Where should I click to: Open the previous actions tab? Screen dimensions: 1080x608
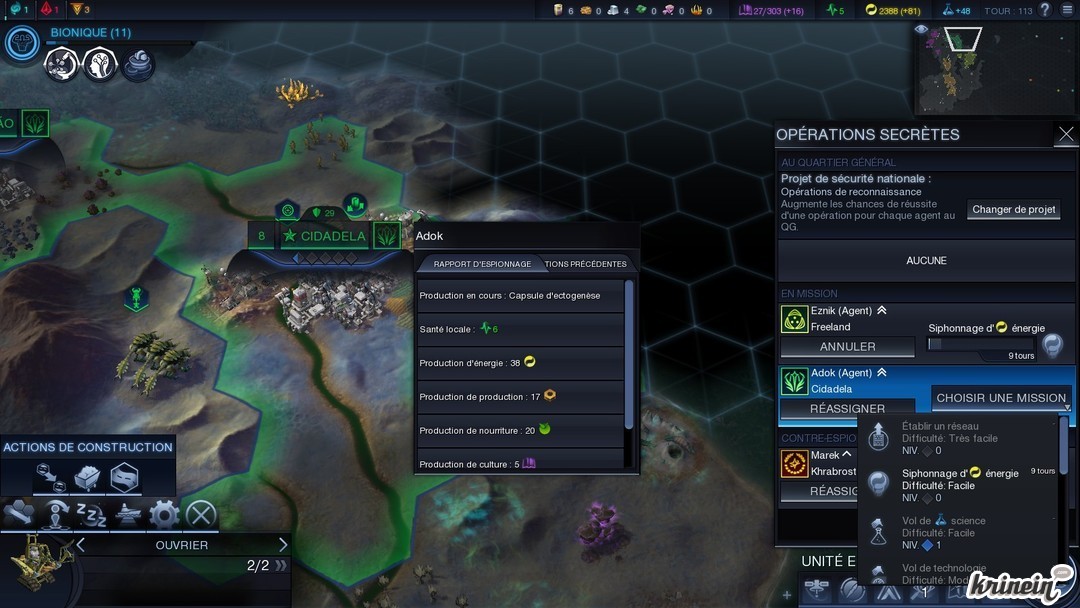click(x=586, y=264)
